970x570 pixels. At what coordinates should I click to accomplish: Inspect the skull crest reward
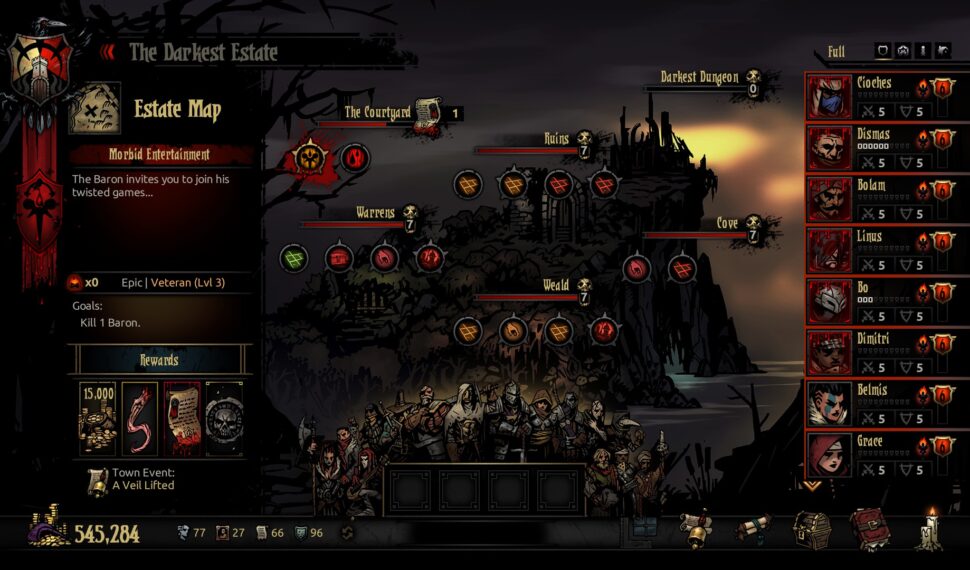pos(224,418)
